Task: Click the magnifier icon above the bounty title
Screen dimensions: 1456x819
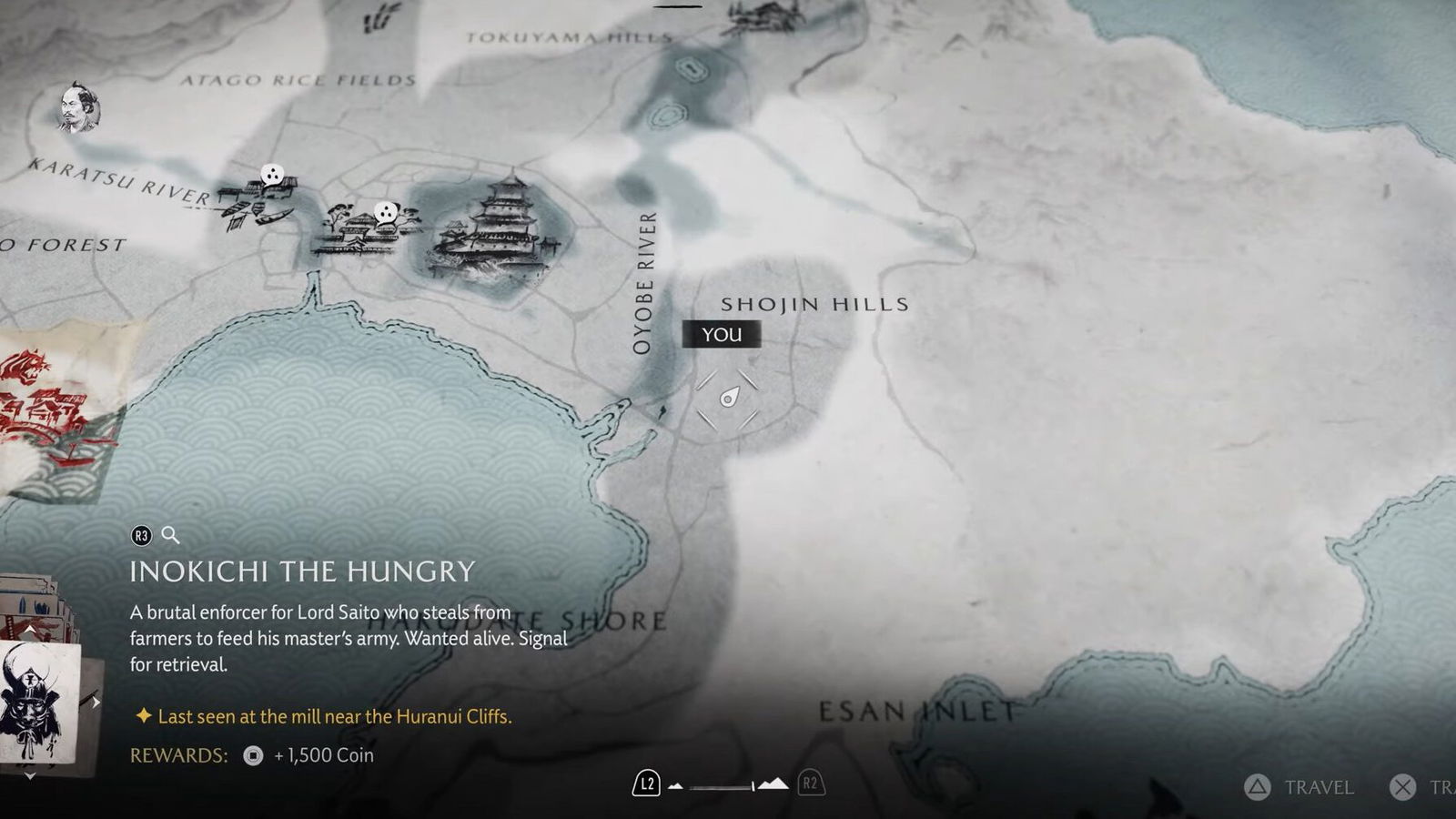Action: (x=170, y=535)
